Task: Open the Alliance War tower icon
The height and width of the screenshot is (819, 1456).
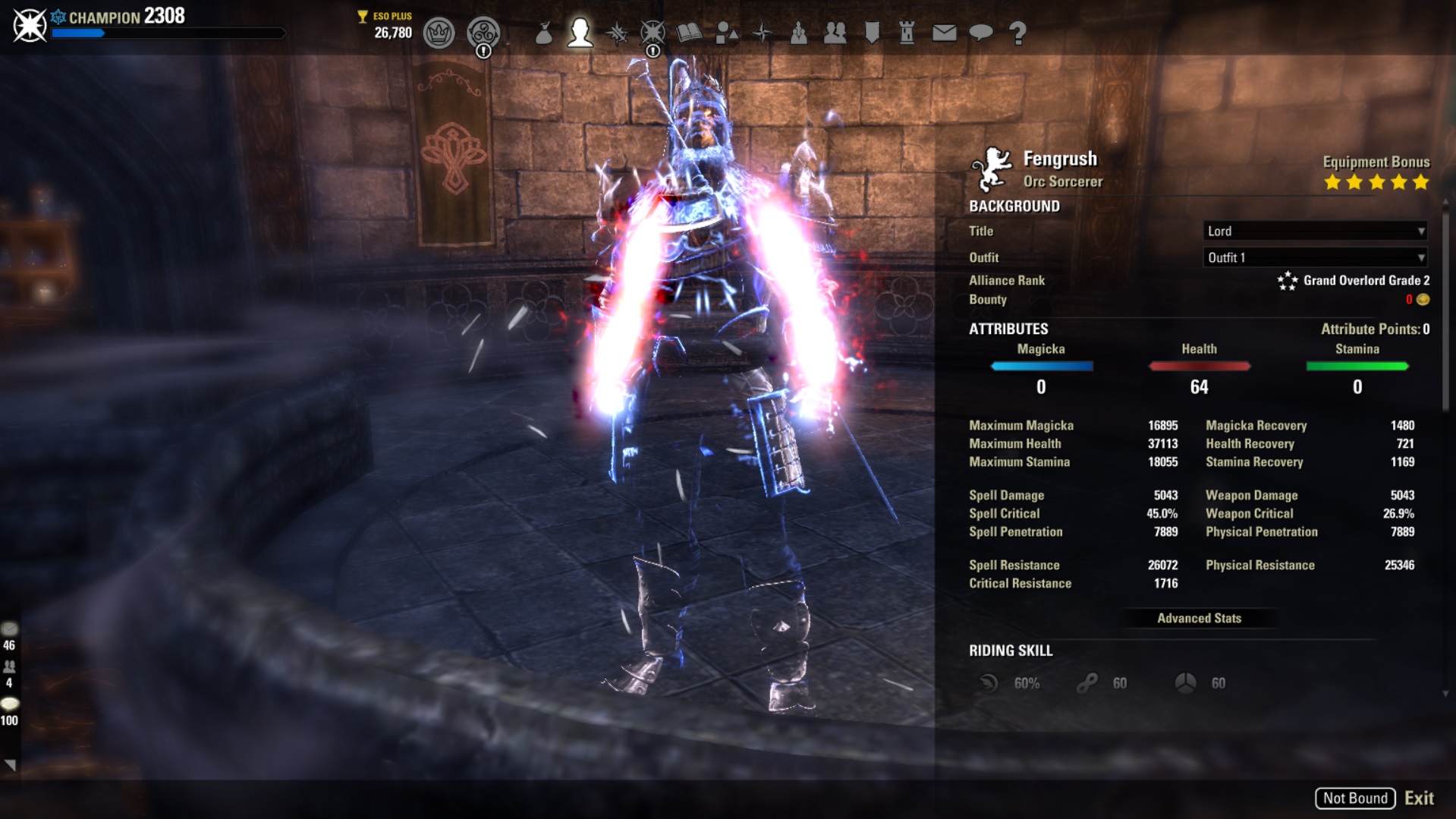Action: pos(907,33)
